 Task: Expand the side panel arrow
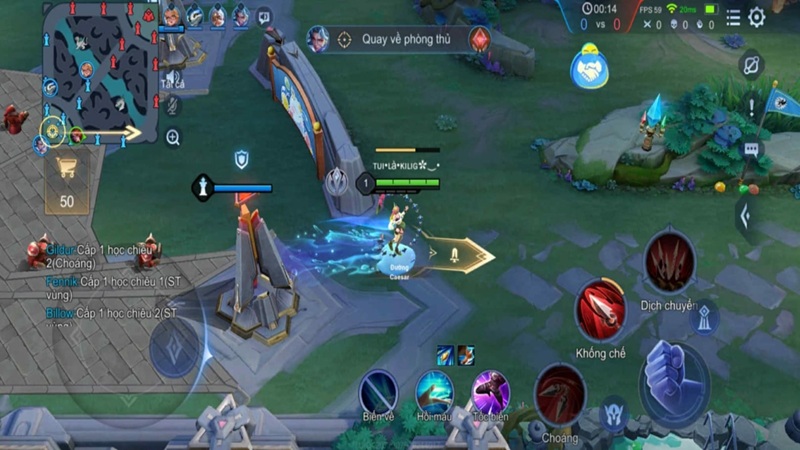point(743,215)
